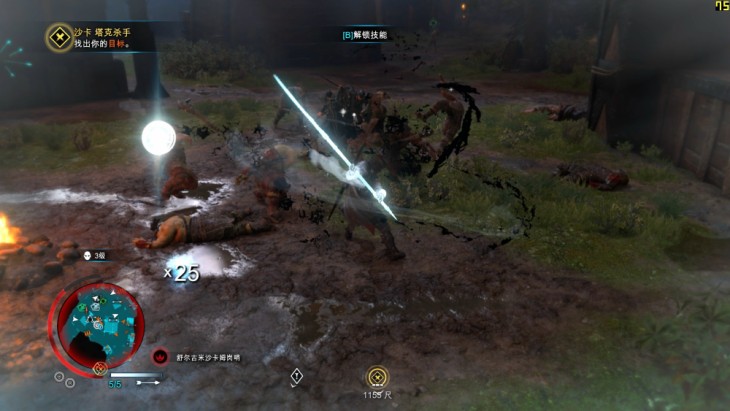Image resolution: width=730 pixels, height=411 pixels.
Task: Select the red outpost location icon
Action: click(x=160, y=356)
